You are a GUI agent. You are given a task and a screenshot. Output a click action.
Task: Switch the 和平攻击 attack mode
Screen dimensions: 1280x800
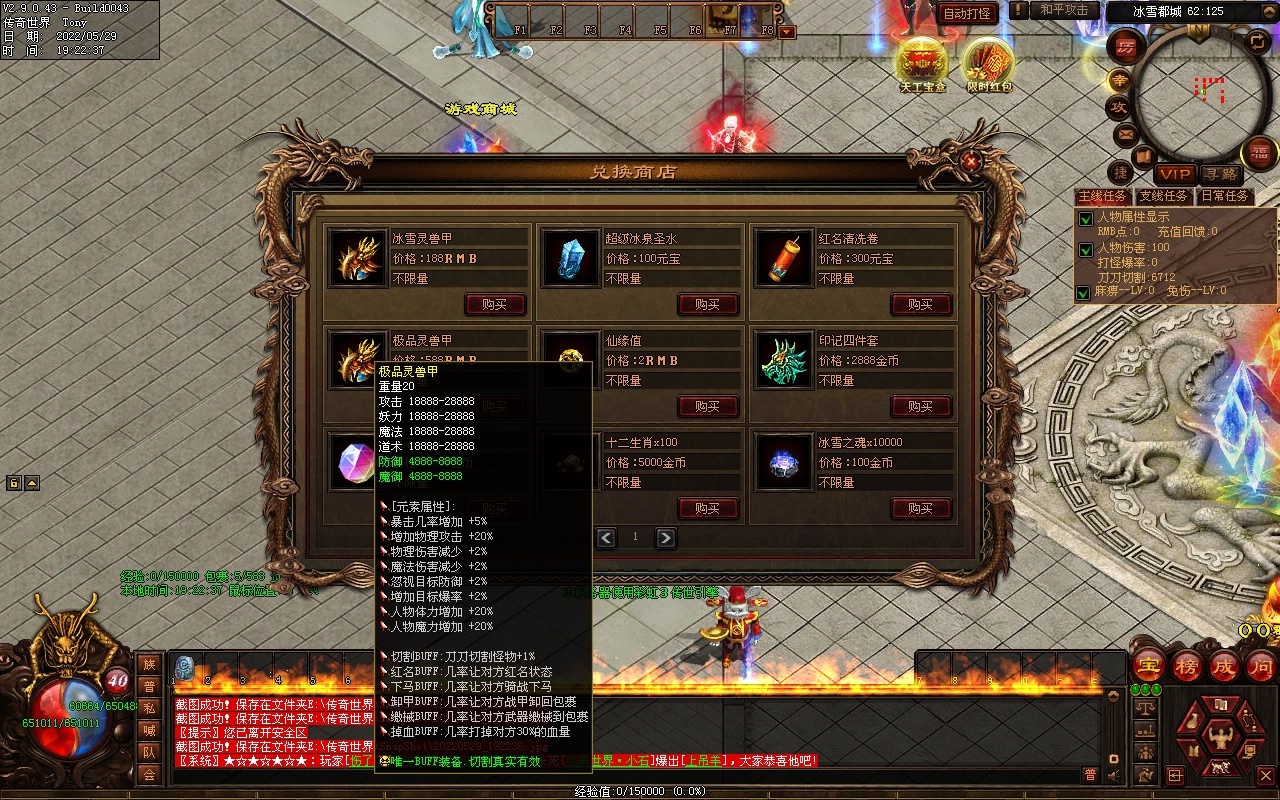(x=1064, y=10)
